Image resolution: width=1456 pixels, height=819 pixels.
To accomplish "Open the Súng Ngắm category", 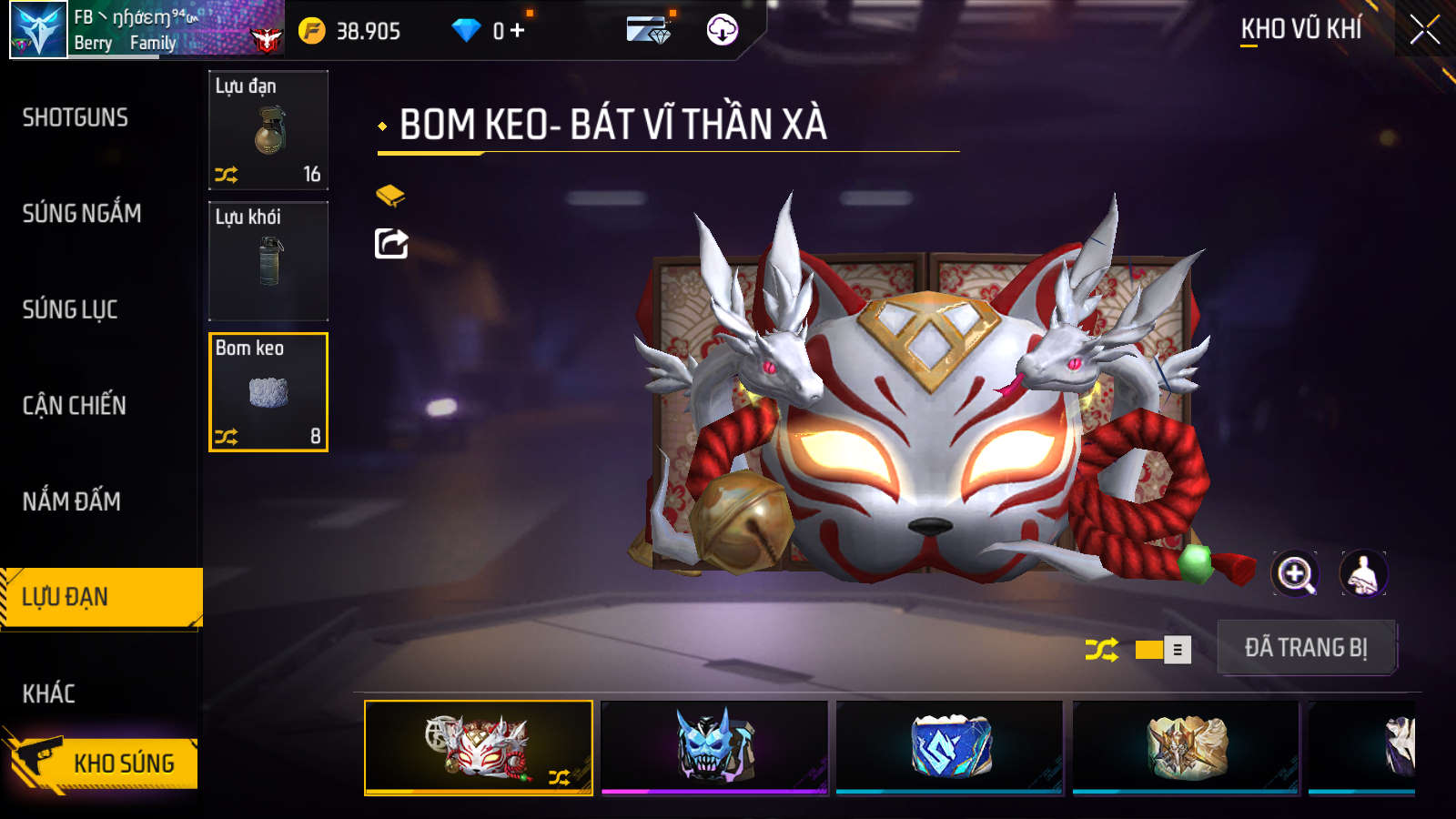I will pos(82,214).
